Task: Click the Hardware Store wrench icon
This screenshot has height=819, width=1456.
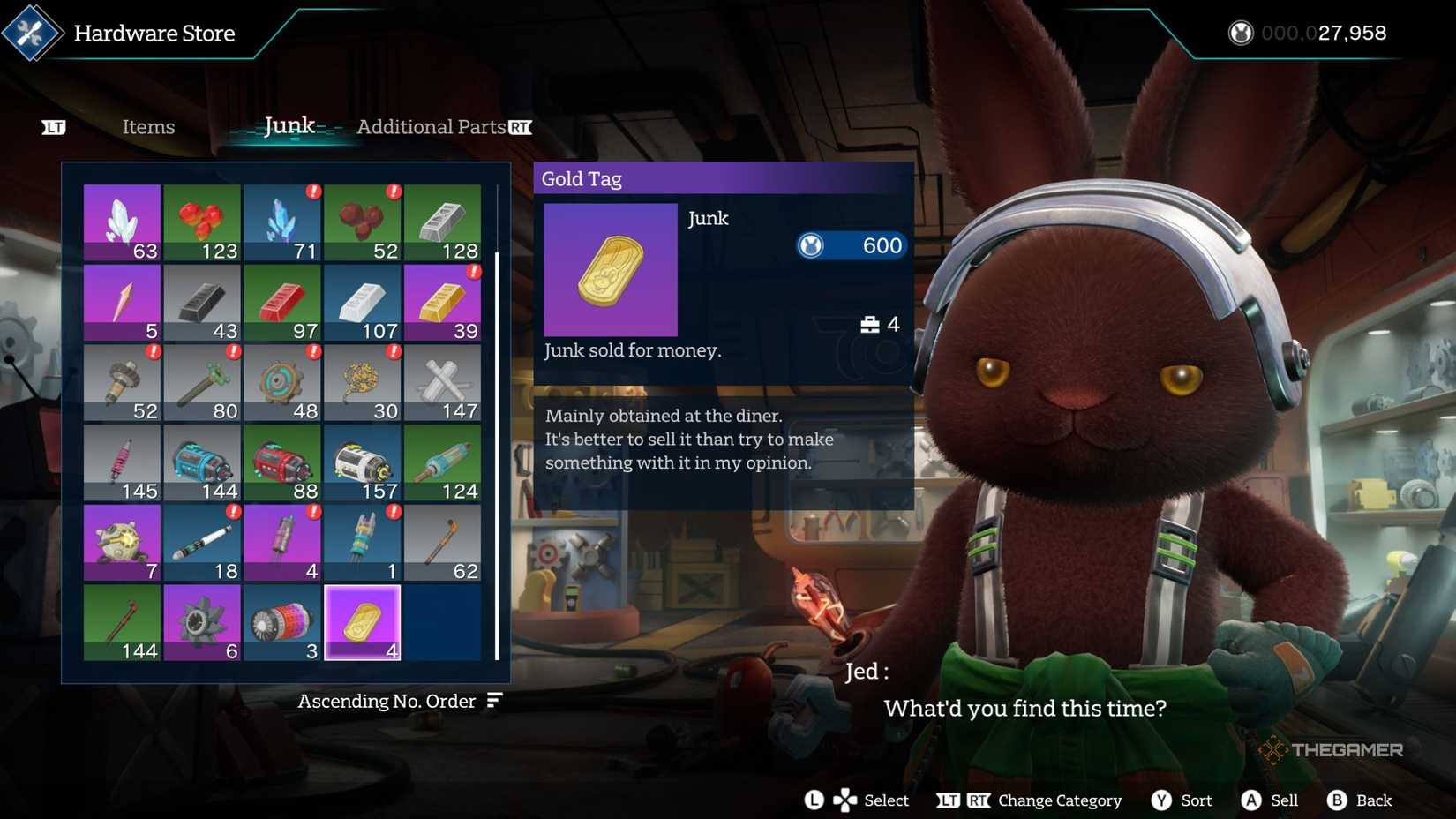Action: pos(32,34)
